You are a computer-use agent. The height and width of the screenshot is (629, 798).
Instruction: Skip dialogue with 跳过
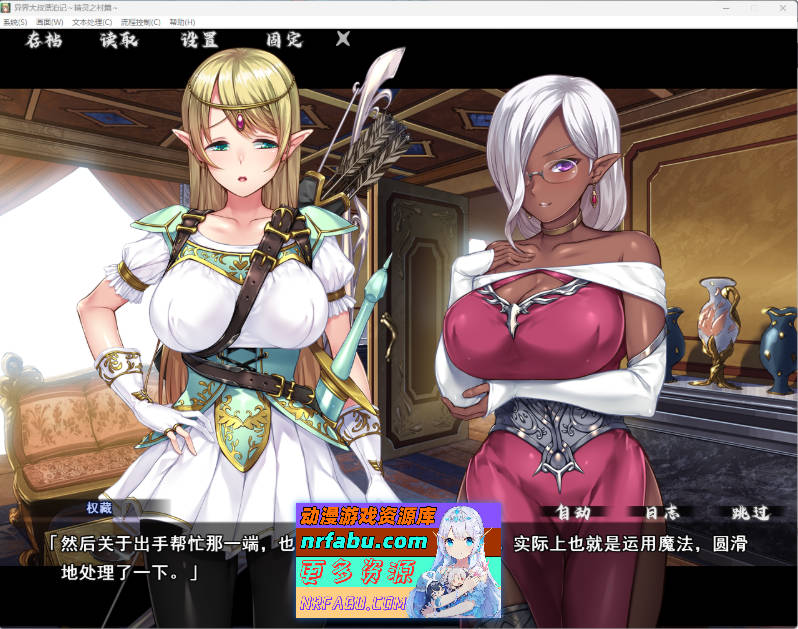point(750,512)
